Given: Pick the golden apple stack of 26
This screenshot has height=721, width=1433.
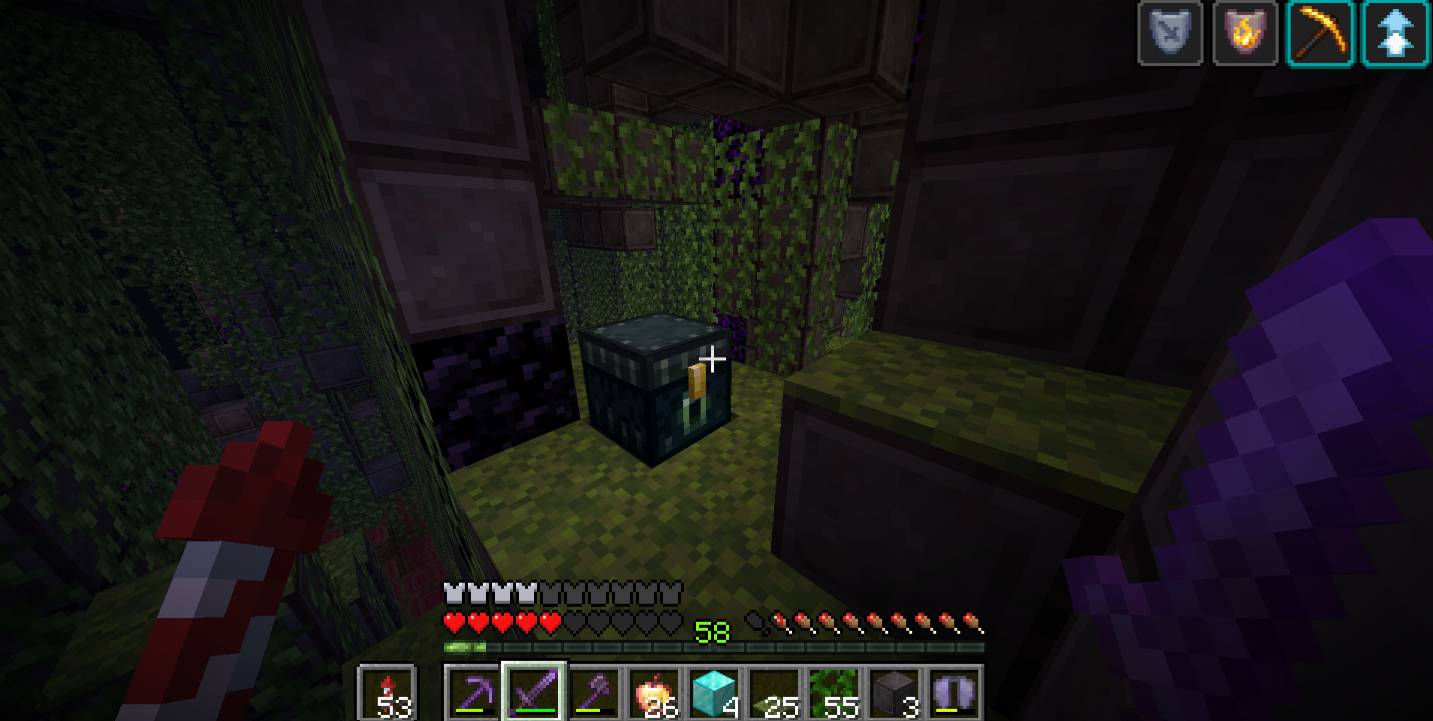Looking at the screenshot, I should click(656, 691).
